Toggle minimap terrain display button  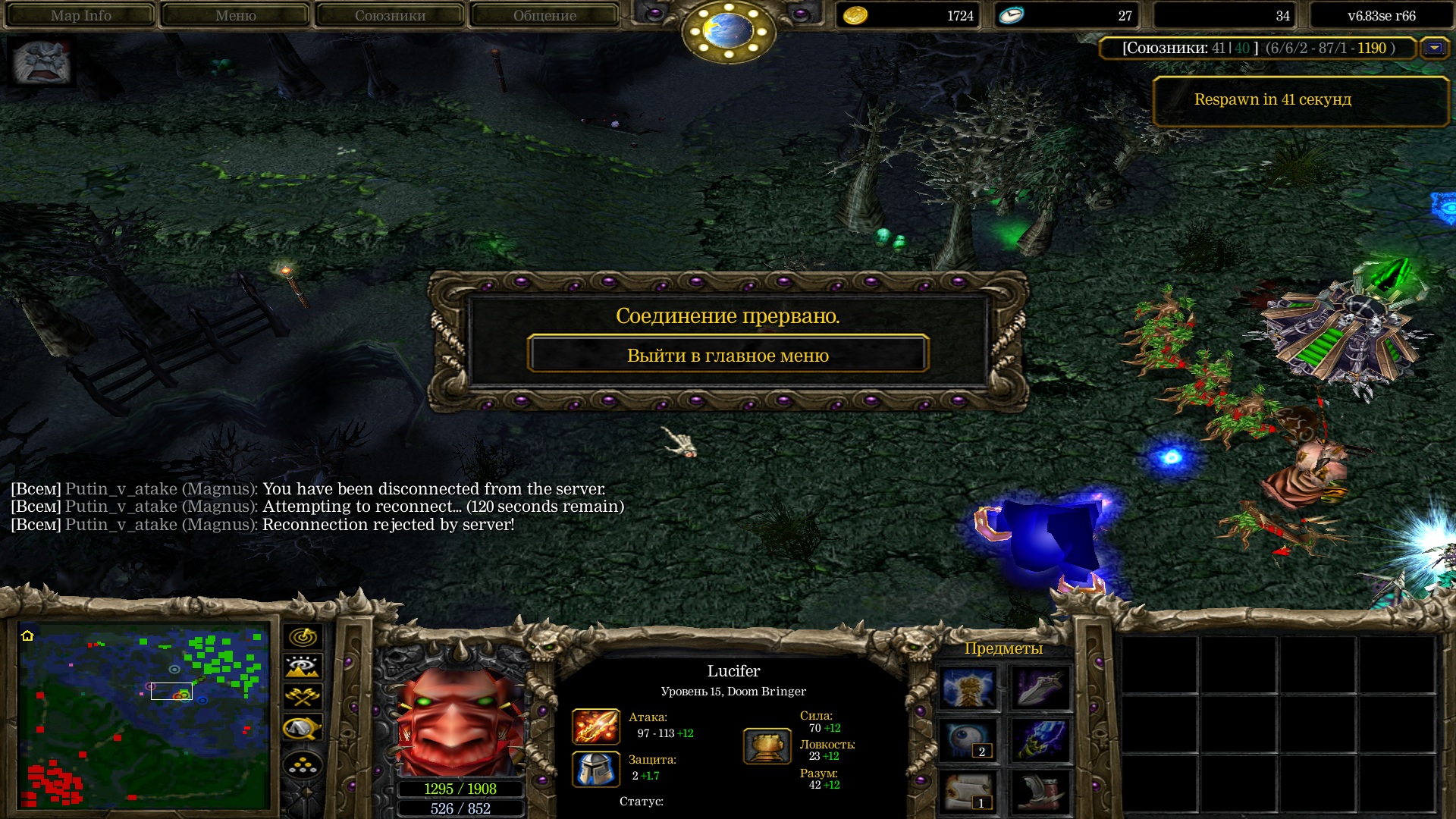pyautogui.click(x=303, y=667)
